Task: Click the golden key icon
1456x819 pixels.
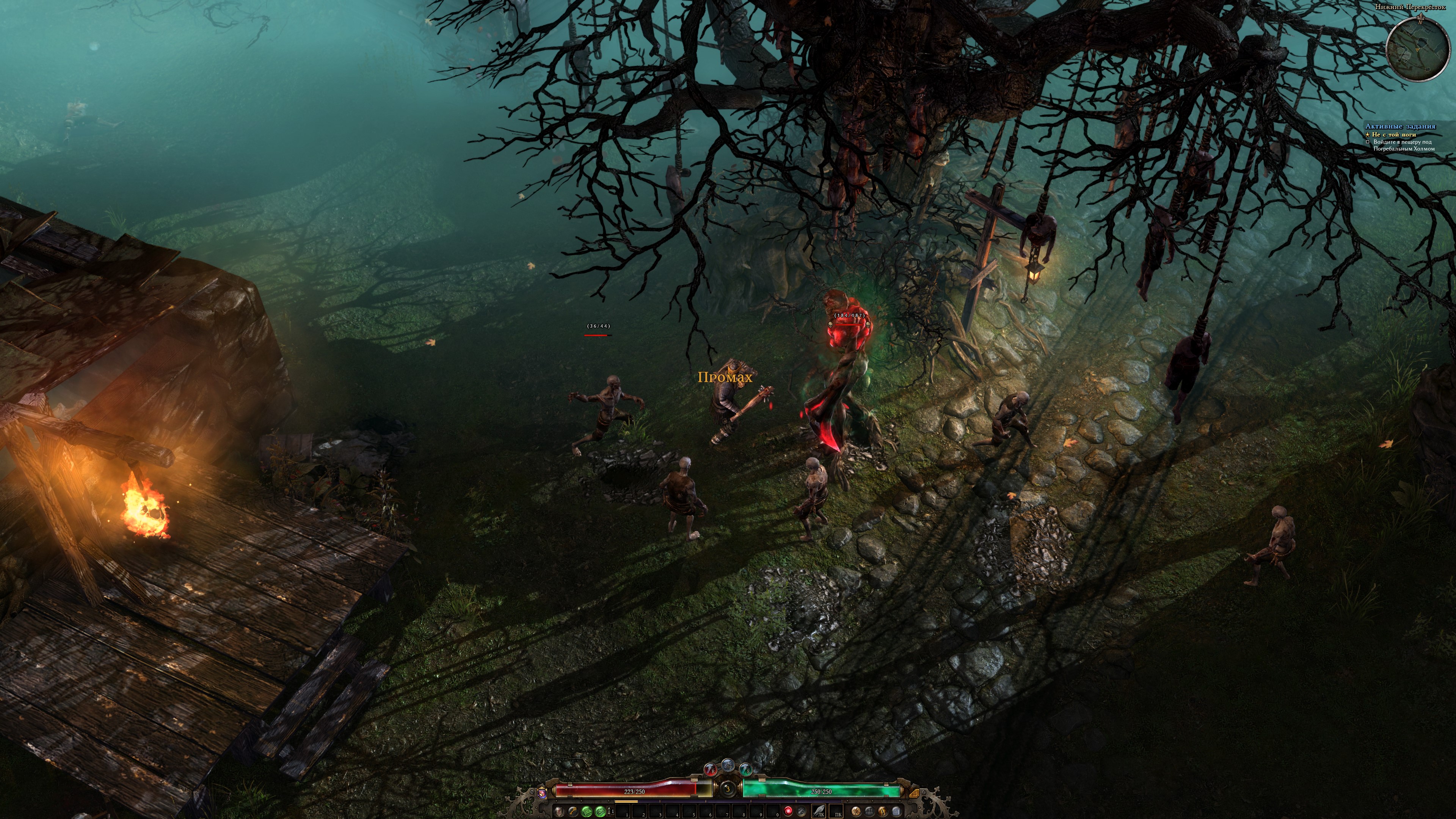Action: 573,811
